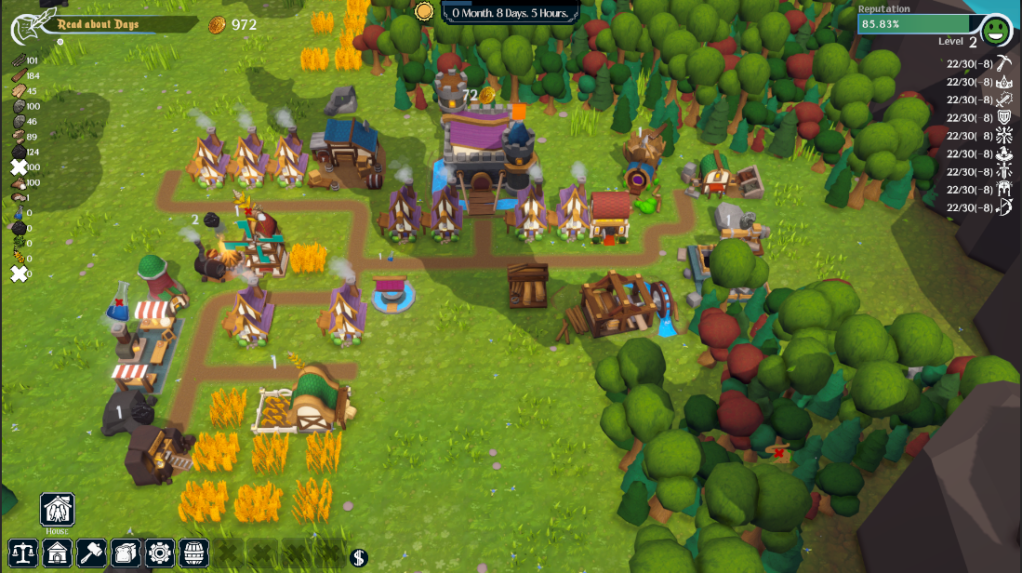Select the House build icon
Image resolution: width=1022 pixels, height=573 pixels.
point(57,510)
